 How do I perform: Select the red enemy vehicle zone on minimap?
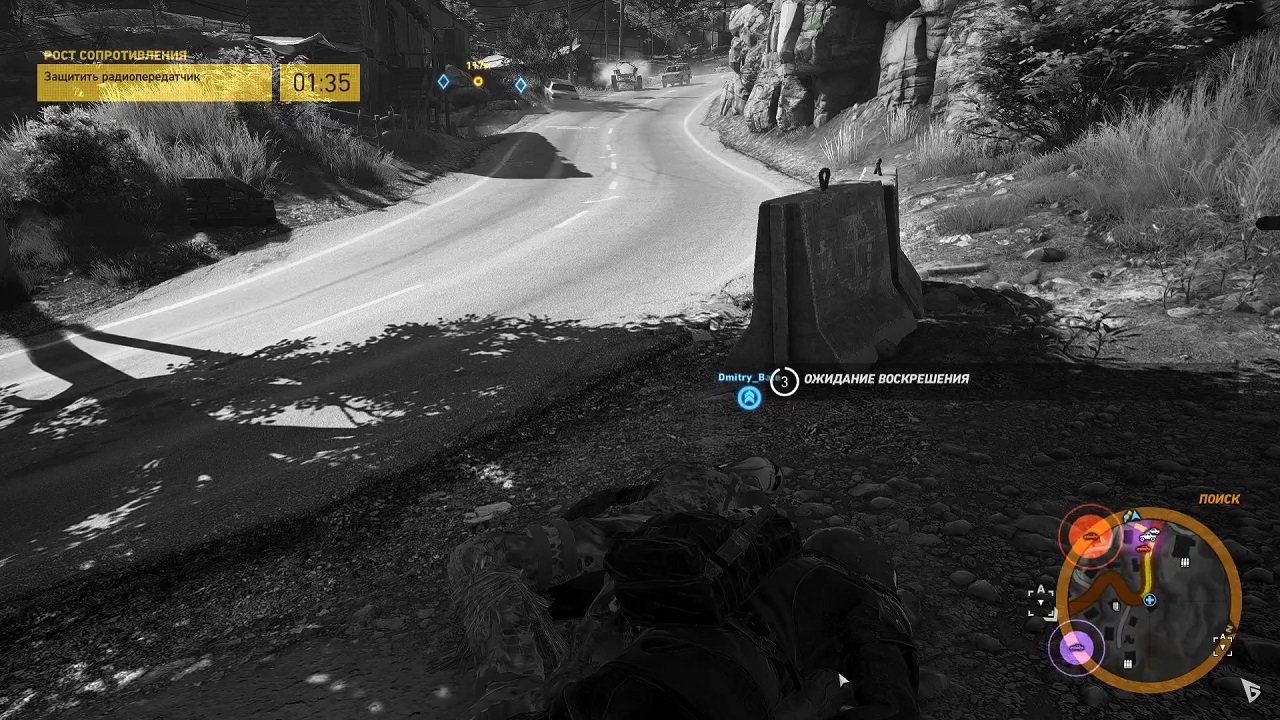coord(1089,537)
